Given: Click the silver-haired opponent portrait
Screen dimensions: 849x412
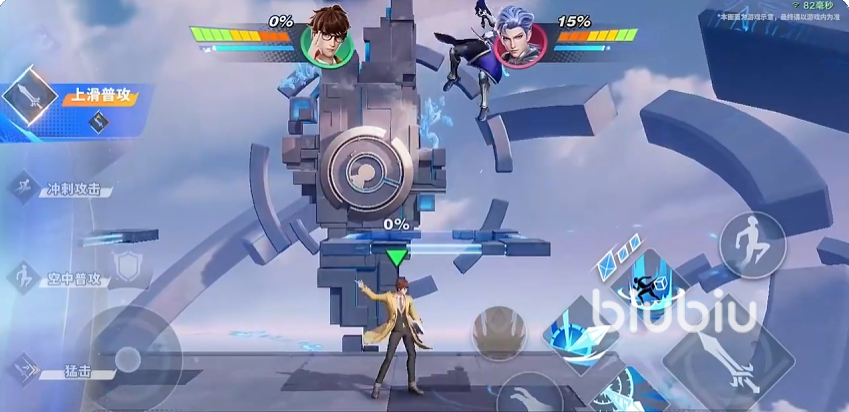Looking at the screenshot, I should tap(520, 40).
